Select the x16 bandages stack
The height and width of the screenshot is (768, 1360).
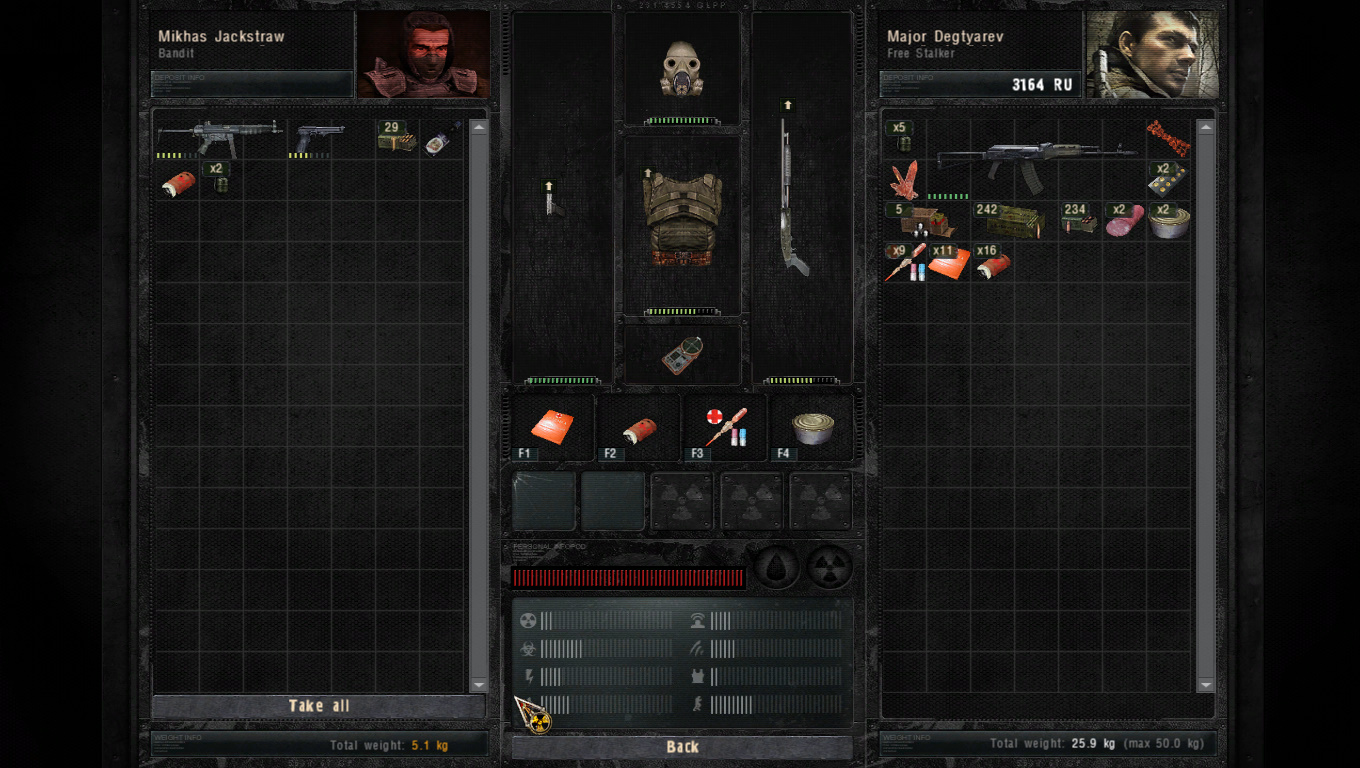tap(992, 263)
